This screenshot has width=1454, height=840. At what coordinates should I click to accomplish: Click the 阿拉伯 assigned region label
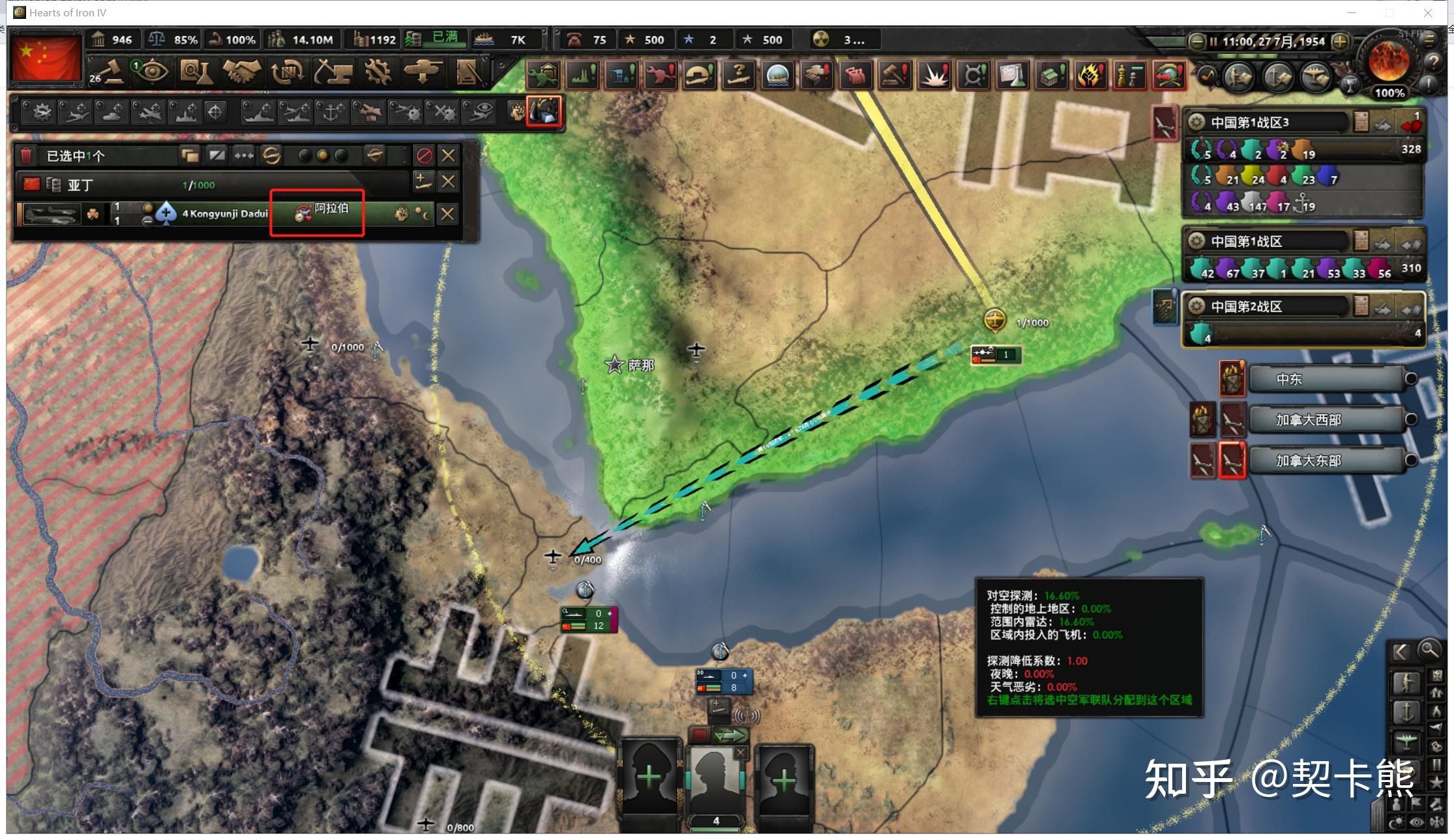coord(331,209)
